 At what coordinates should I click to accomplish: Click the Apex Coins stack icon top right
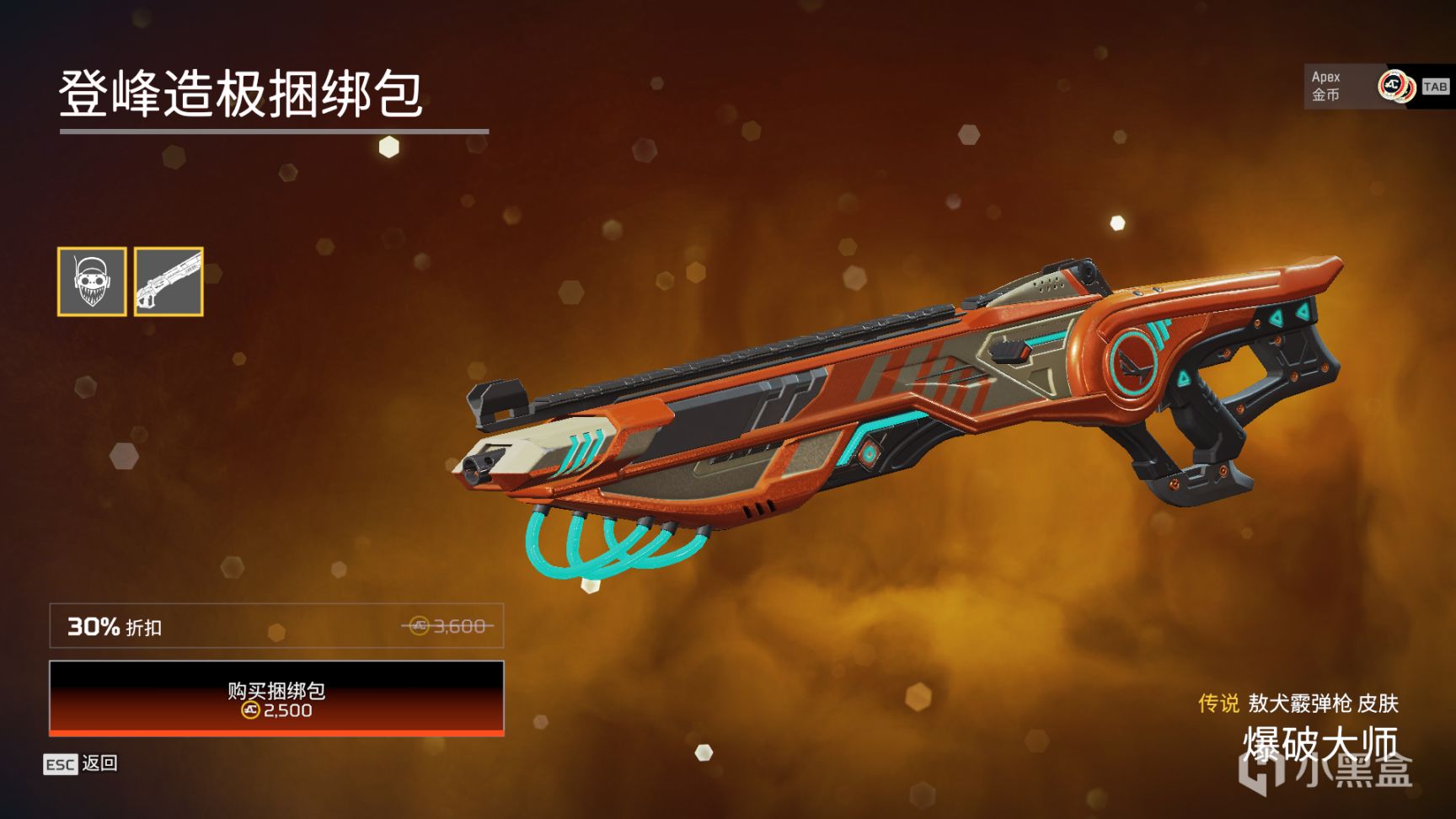pos(1394,84)
